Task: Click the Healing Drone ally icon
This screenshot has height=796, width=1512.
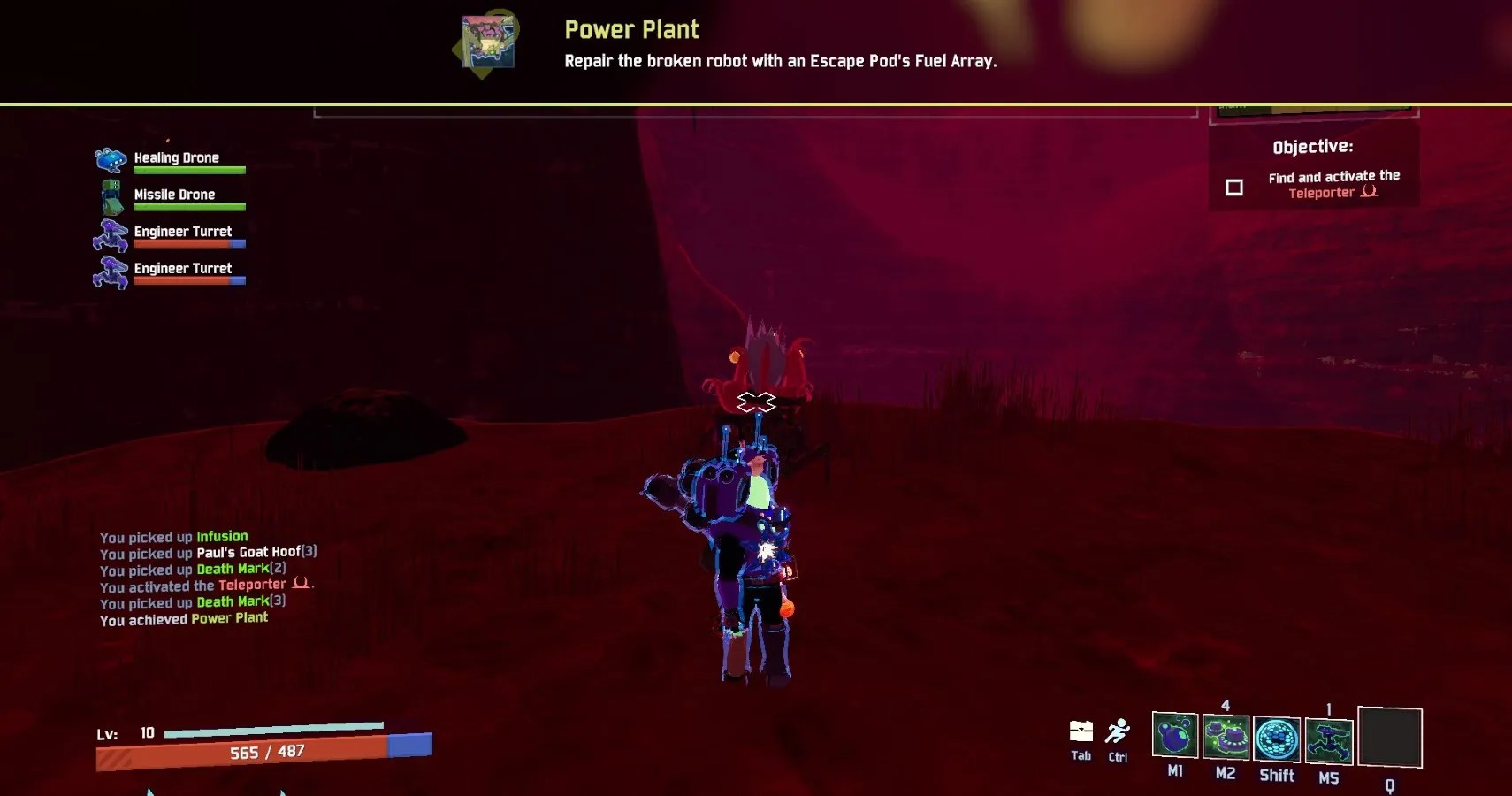Action: point(110,159)
